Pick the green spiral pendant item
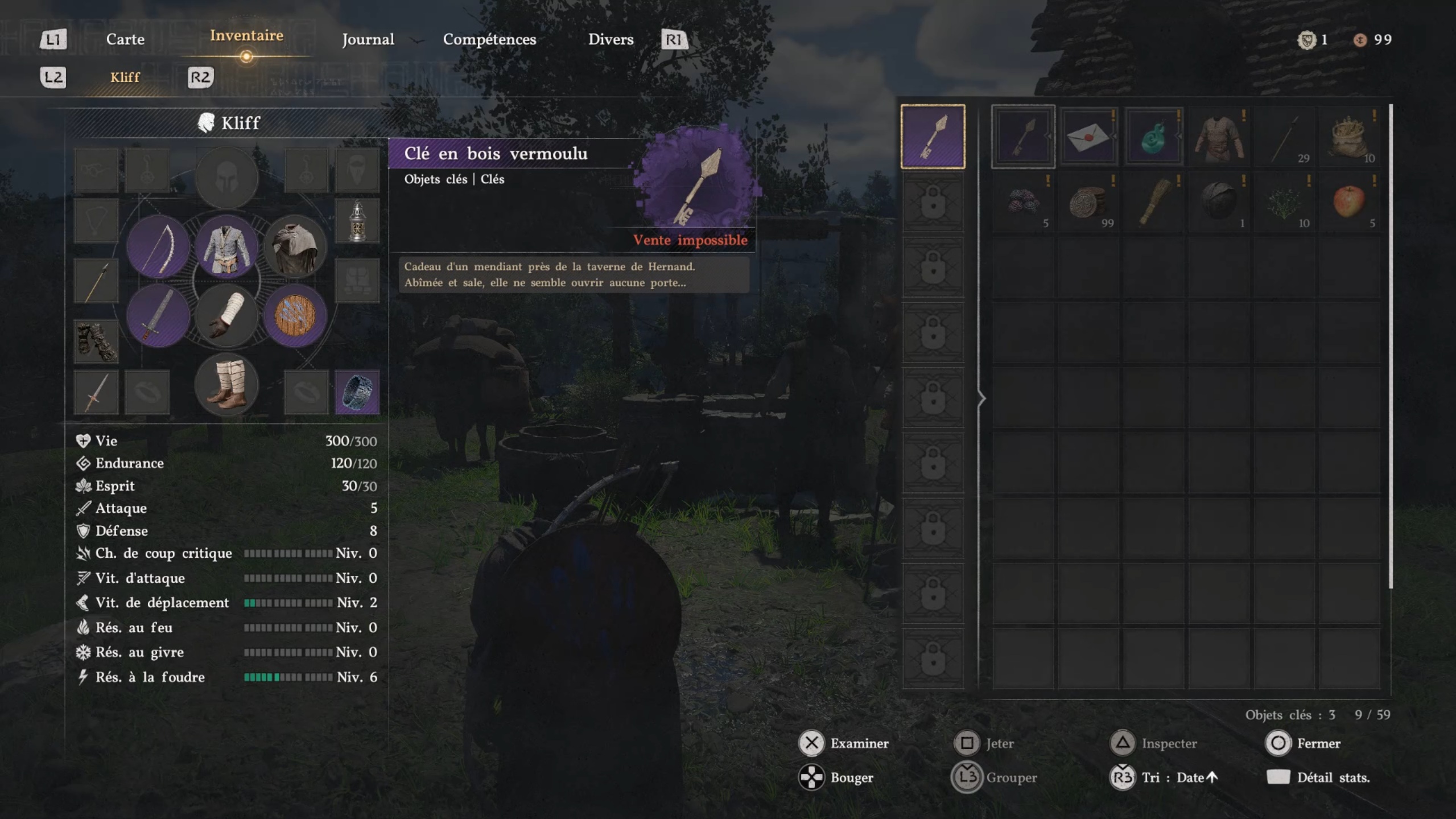The height and width of the screenshot is (819, 1456). tap(1153, 137)
